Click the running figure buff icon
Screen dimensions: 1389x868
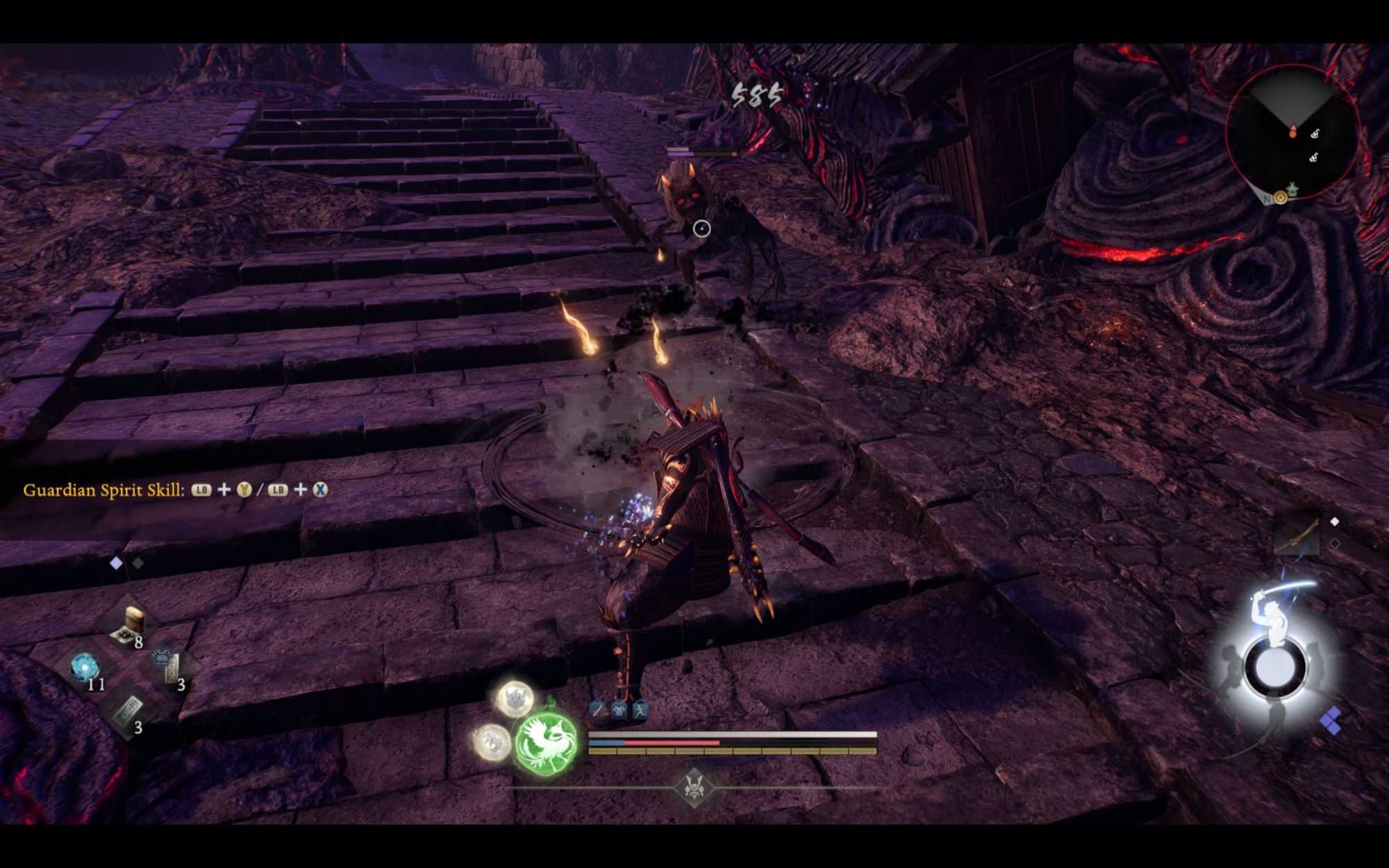pos(640,710)
